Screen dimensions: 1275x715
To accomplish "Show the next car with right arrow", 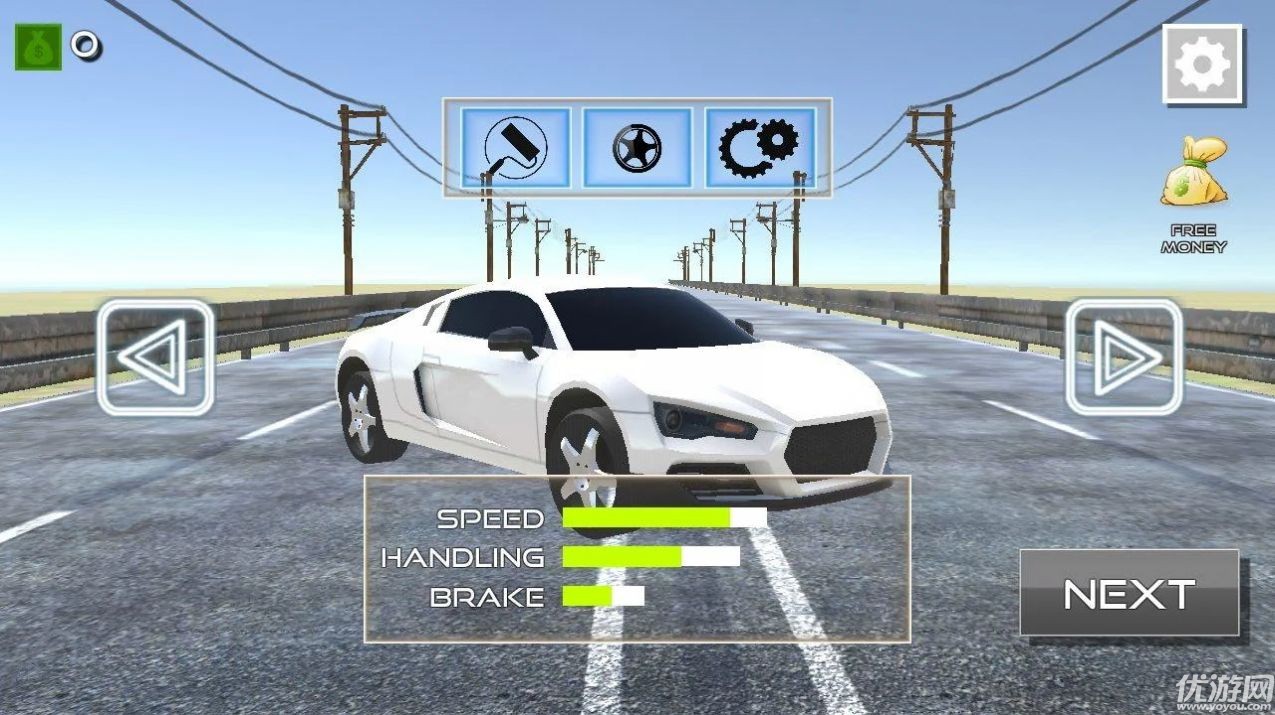I will (1124, 357).
